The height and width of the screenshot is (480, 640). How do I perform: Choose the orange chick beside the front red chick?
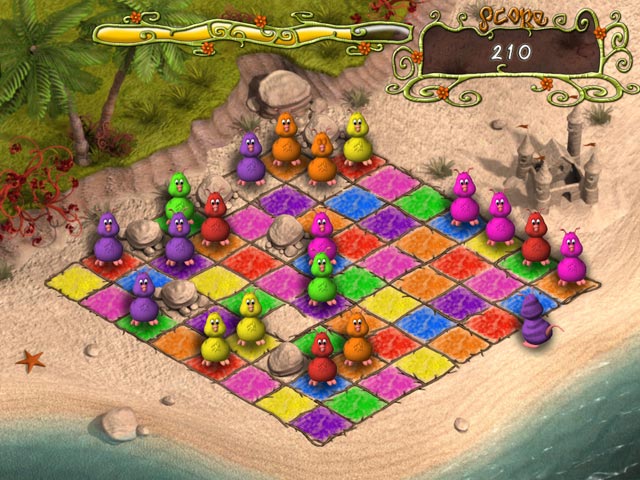[x=355, y=335]
